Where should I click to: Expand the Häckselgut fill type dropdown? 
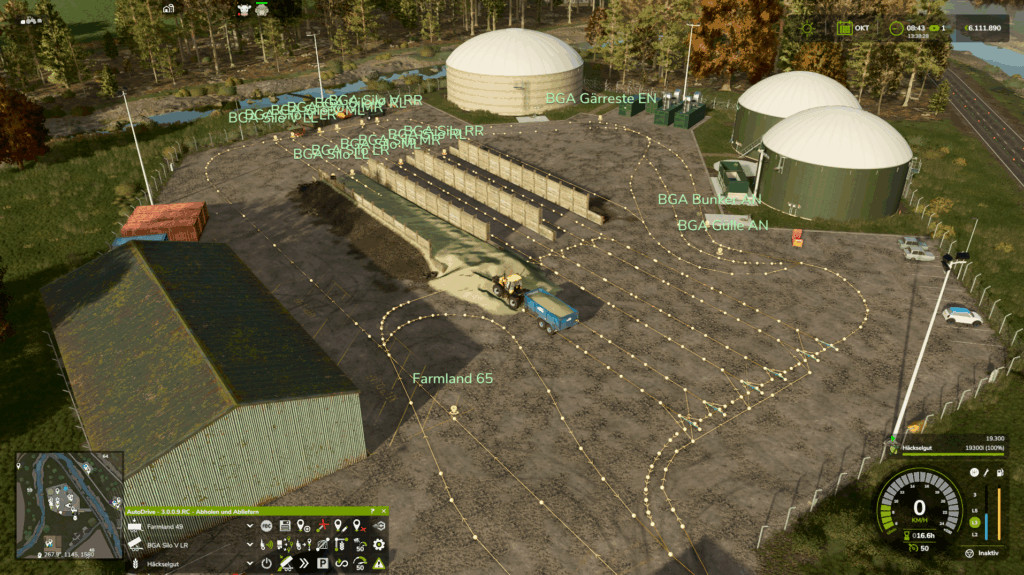(251, 563)
